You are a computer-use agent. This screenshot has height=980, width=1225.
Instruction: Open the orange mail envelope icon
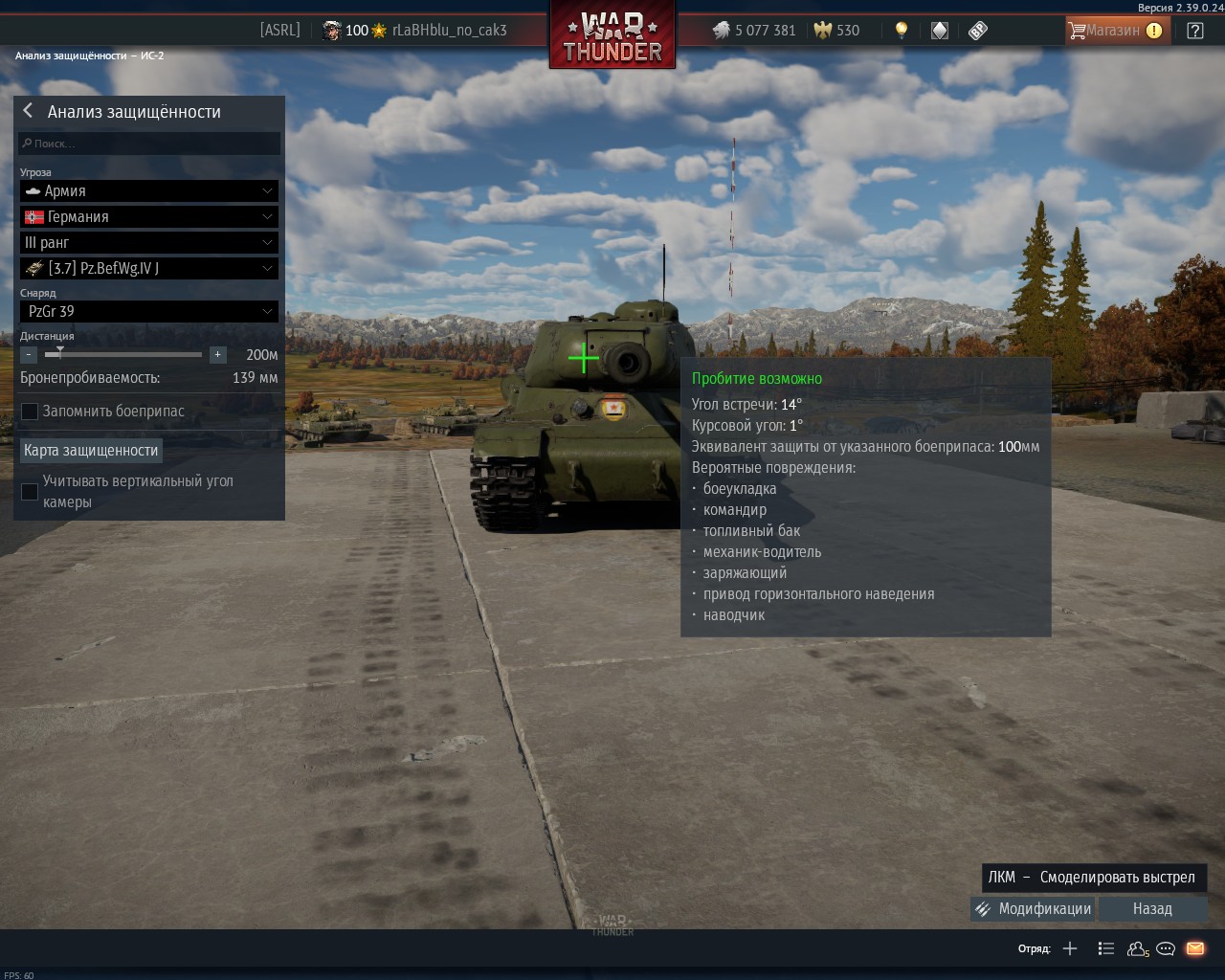tap(1195, 949)
